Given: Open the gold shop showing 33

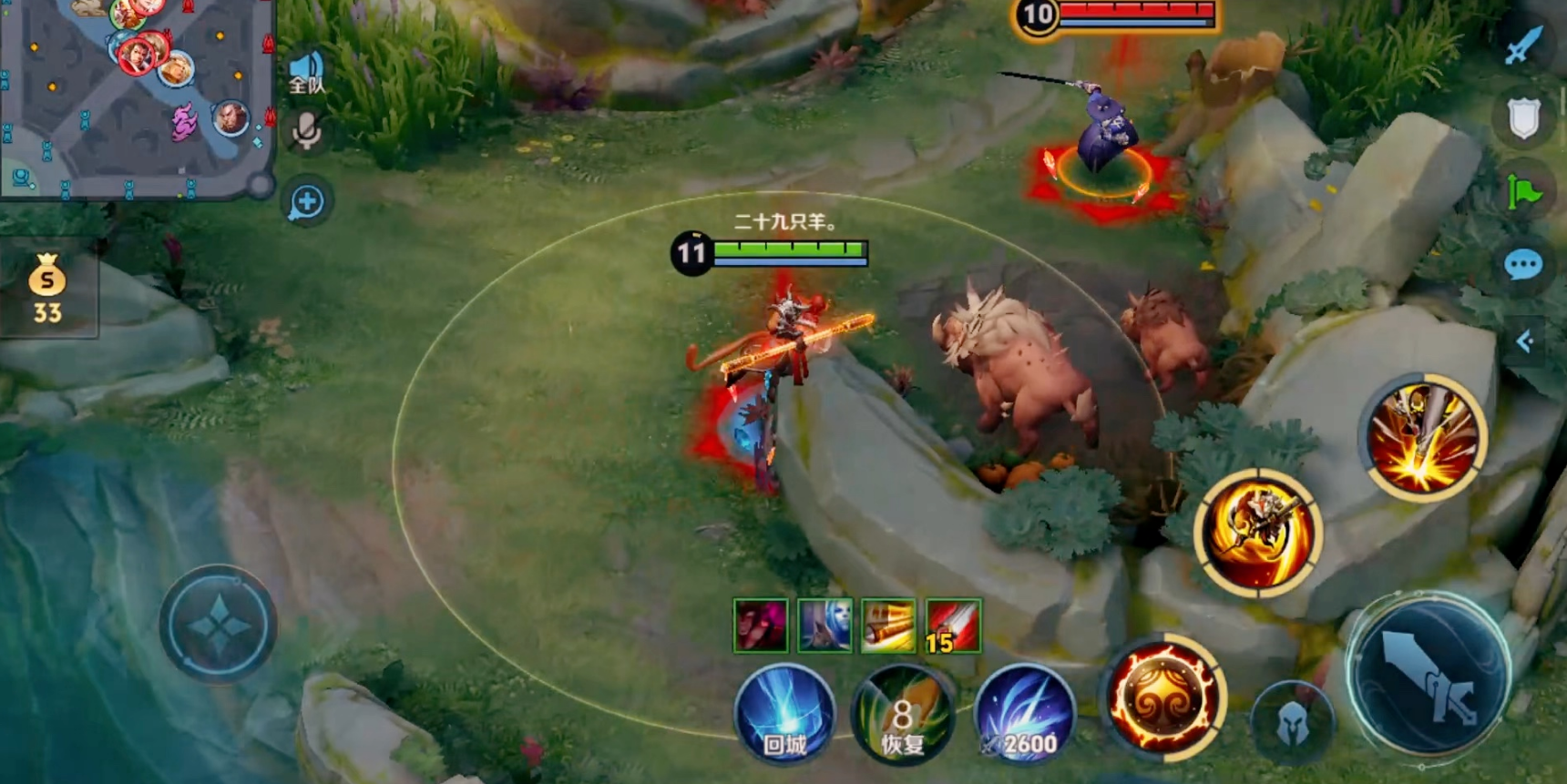Looking at the screenshot, I should pyautogui.click(x=47, y=290).
